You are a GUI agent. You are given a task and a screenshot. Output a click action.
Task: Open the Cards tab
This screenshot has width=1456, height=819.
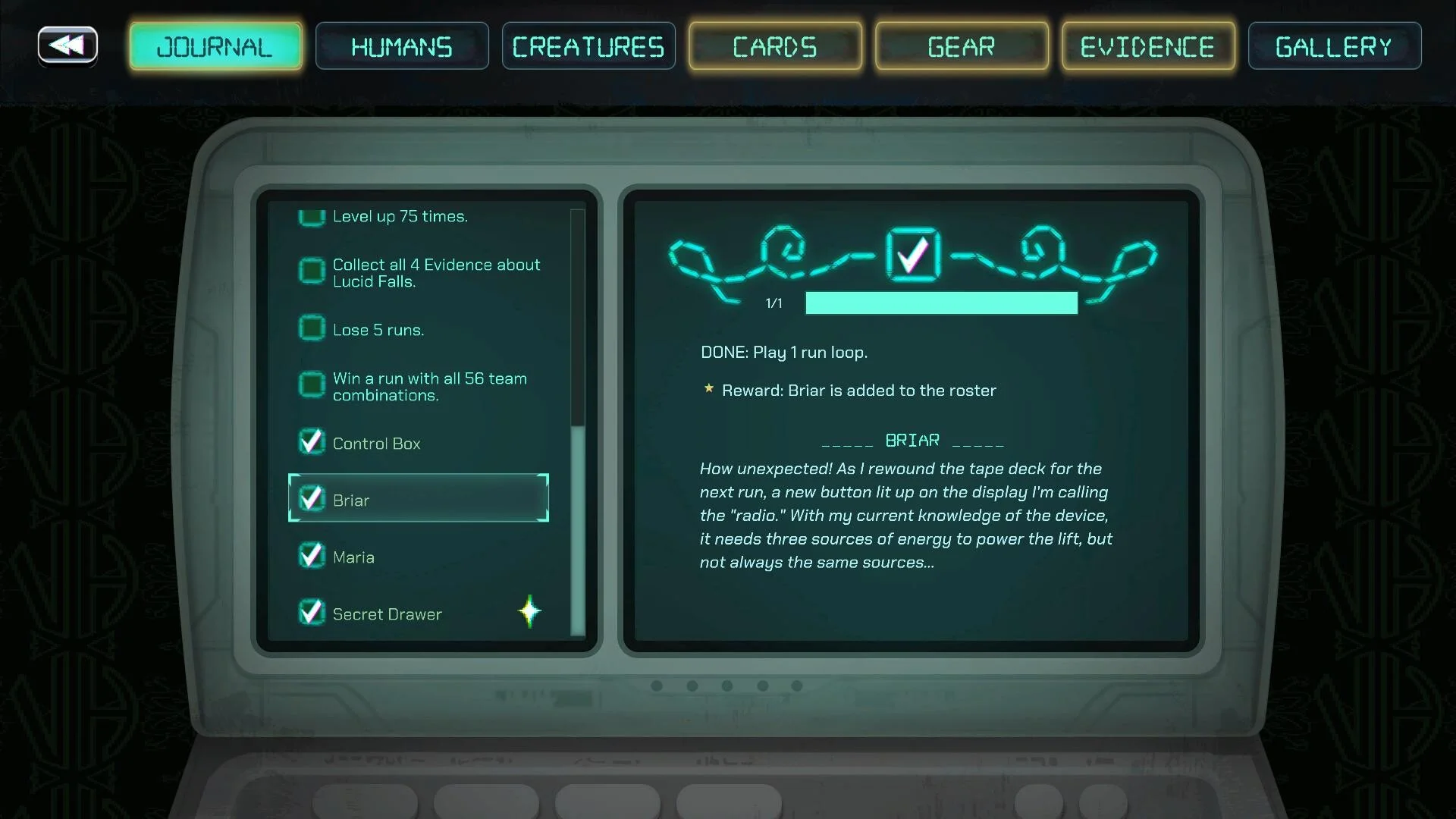pyautogui.click(x=775, y=46)
